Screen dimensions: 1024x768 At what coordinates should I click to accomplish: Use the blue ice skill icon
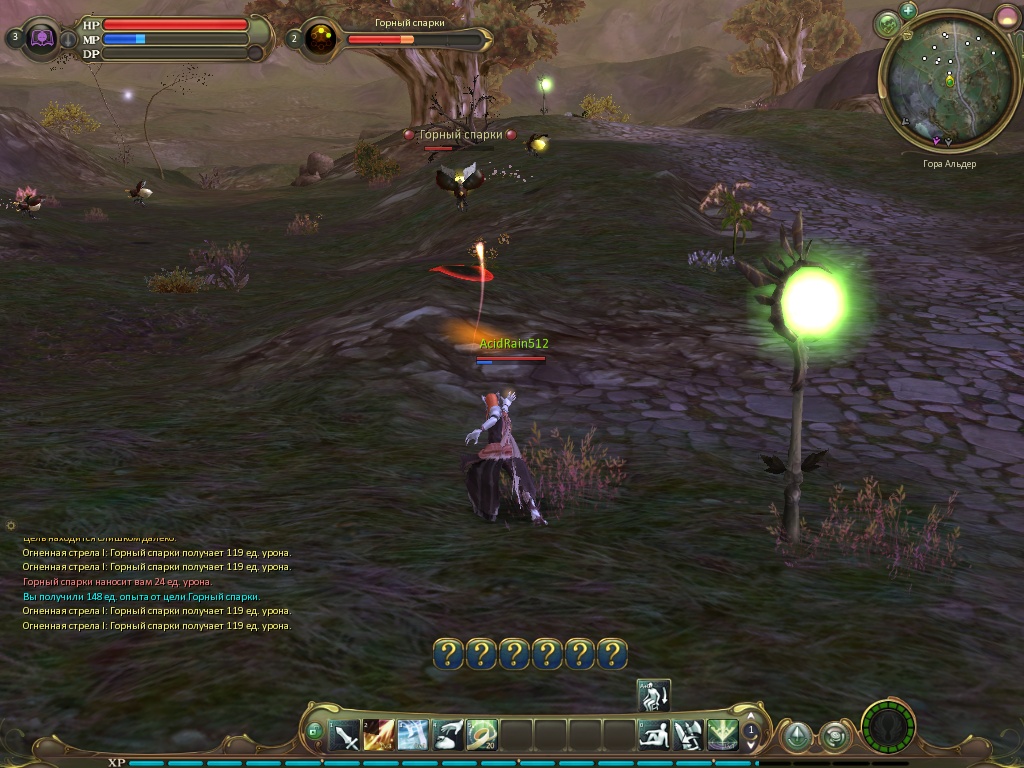(x=413, y=736)
